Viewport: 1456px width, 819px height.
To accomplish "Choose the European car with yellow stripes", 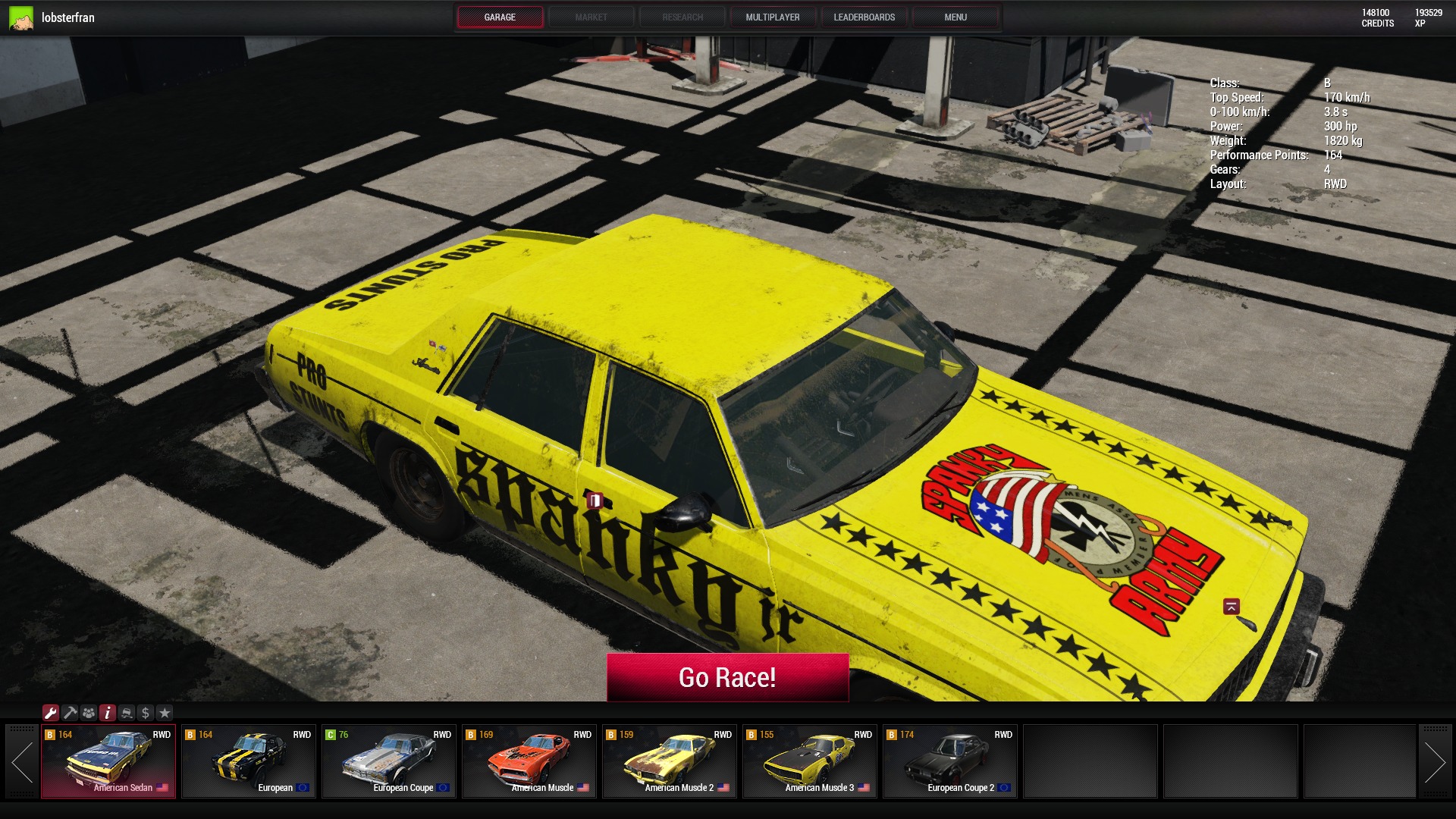I will point(249,761).
